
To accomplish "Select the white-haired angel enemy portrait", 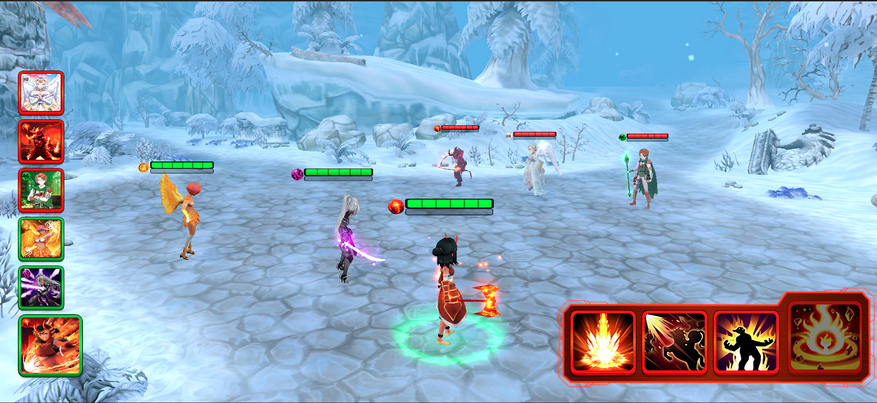I will pyautogui.click(x=41, y=93).
